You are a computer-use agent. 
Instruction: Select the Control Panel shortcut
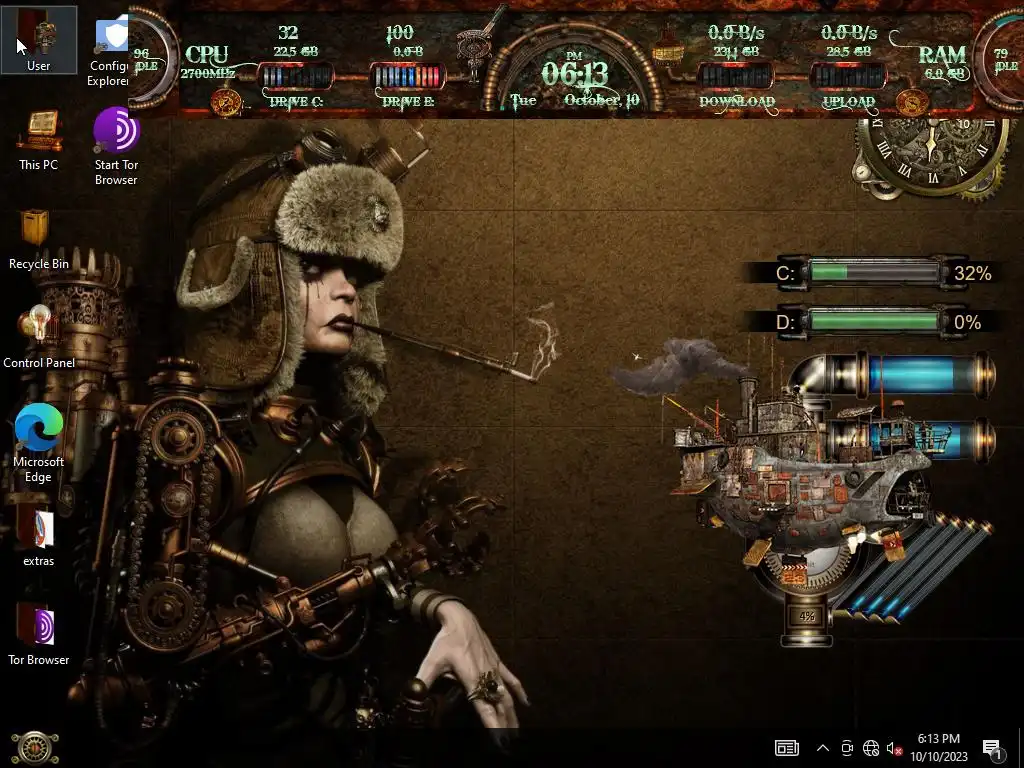point(39,332)
